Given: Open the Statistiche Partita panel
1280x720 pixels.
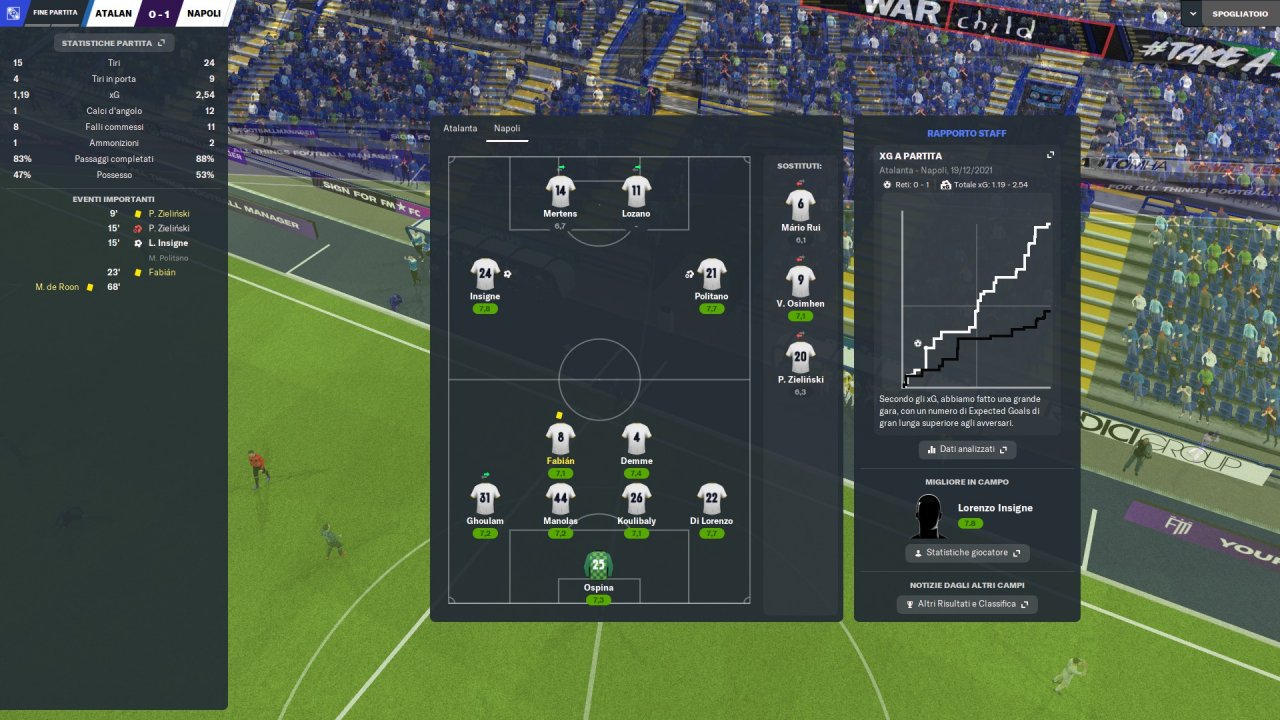Looking at the screenshot, I should (113, 43).
